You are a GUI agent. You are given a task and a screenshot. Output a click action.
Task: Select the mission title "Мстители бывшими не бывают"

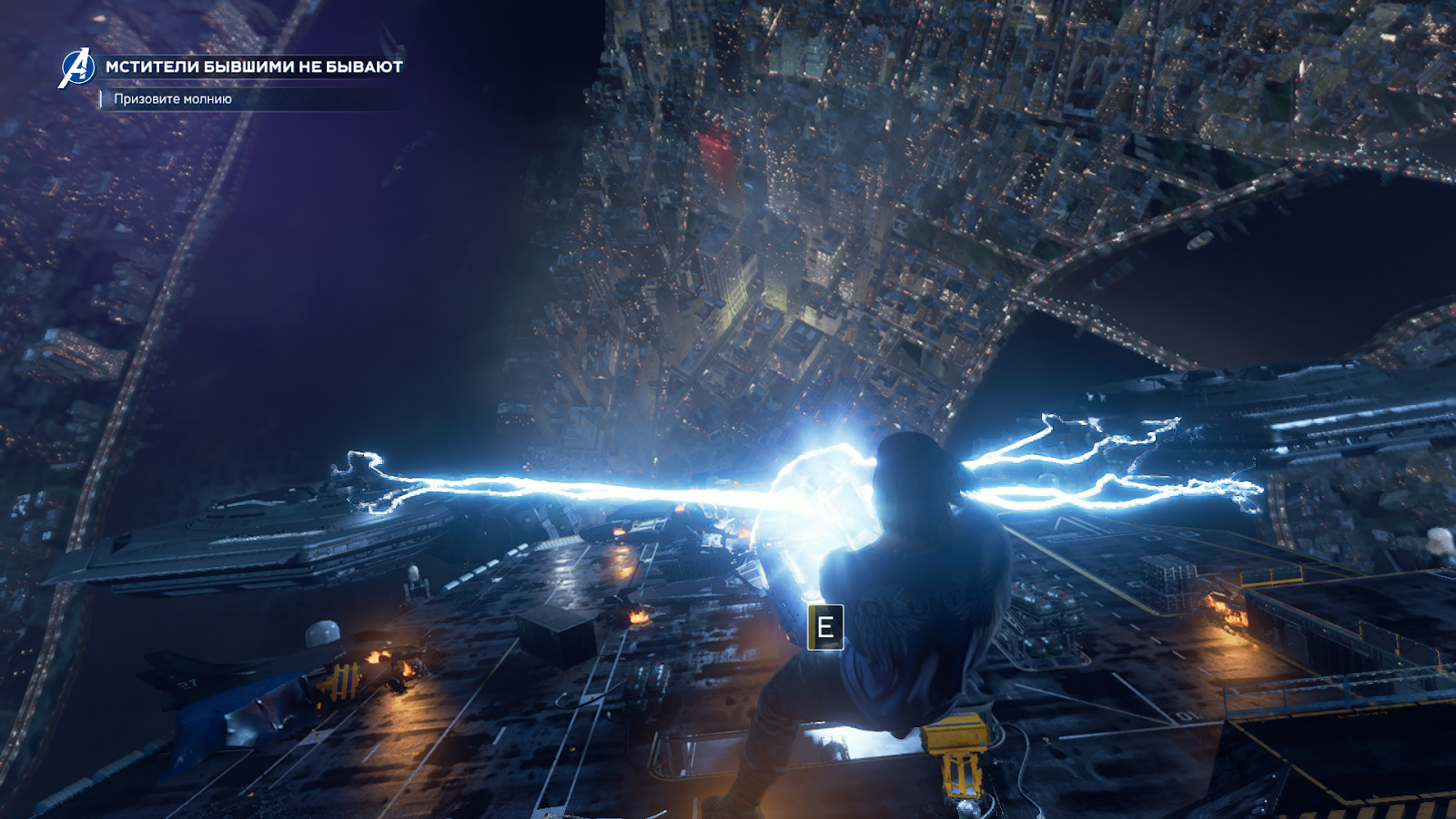pos(254,66)
